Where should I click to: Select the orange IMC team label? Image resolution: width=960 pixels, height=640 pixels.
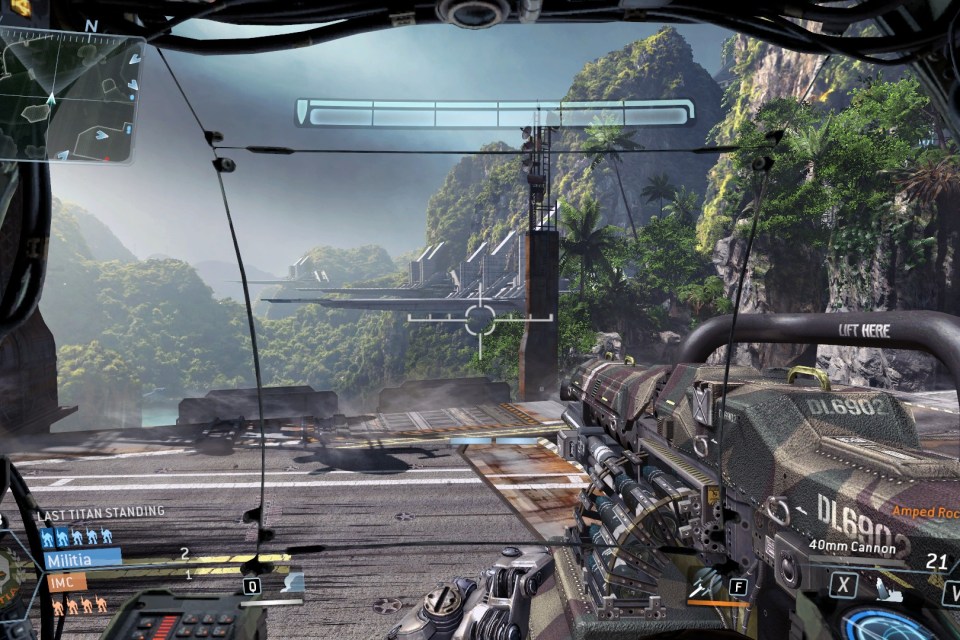pyautogui.click(x=65, y=581)
